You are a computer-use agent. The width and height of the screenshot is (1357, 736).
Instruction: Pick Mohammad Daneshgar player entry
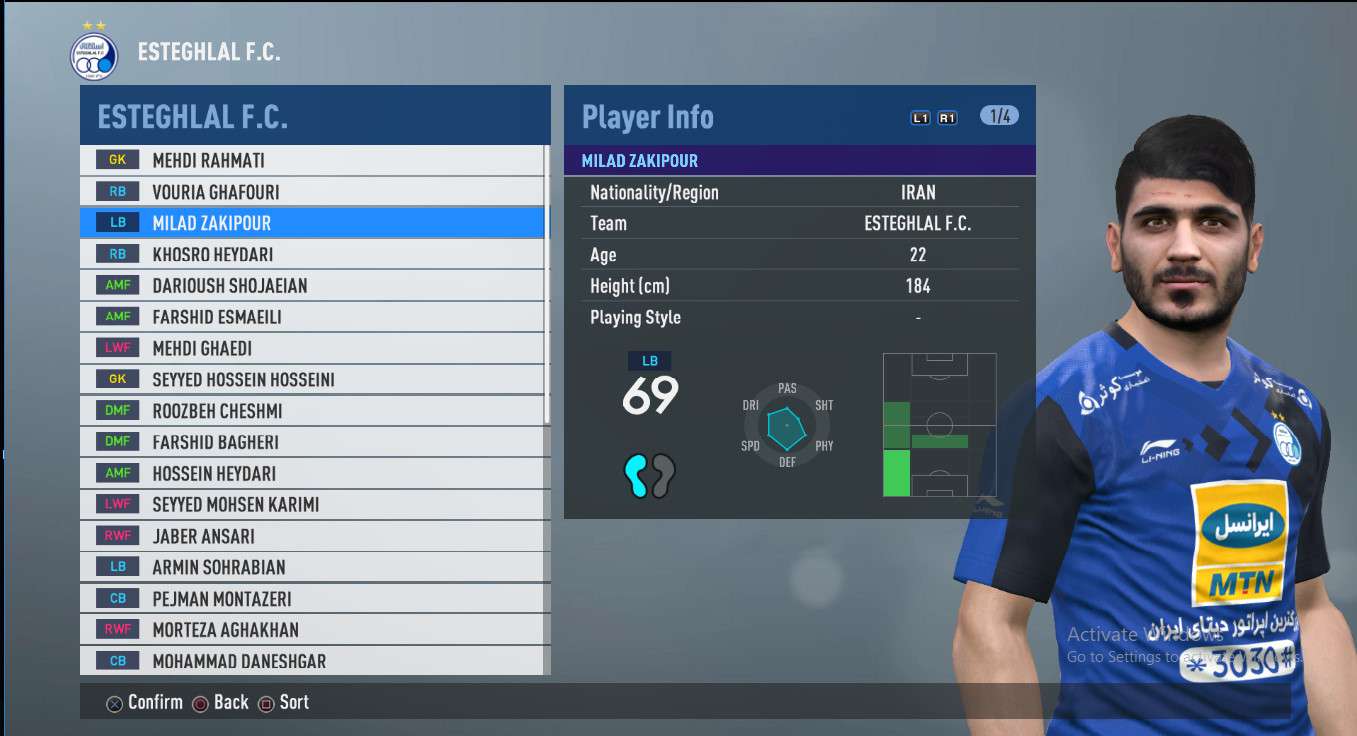click(312, 661)
